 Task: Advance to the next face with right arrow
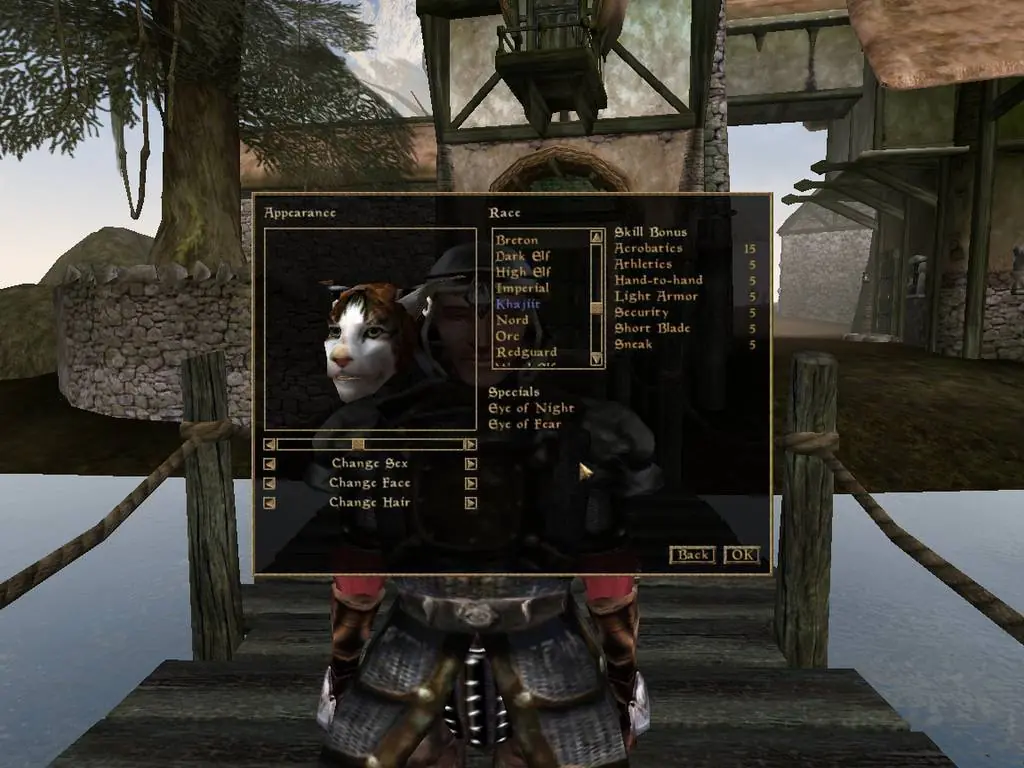470,483
